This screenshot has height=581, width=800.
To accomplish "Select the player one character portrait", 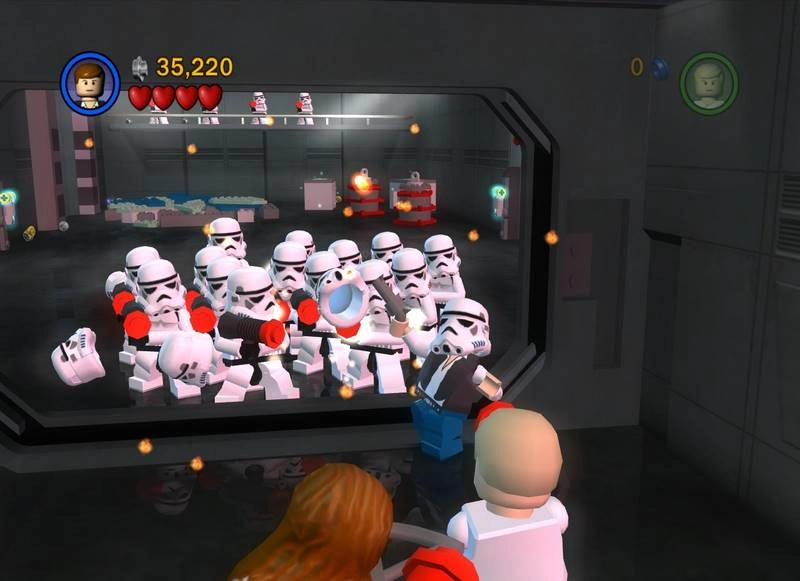I will [x=90, y=83].
